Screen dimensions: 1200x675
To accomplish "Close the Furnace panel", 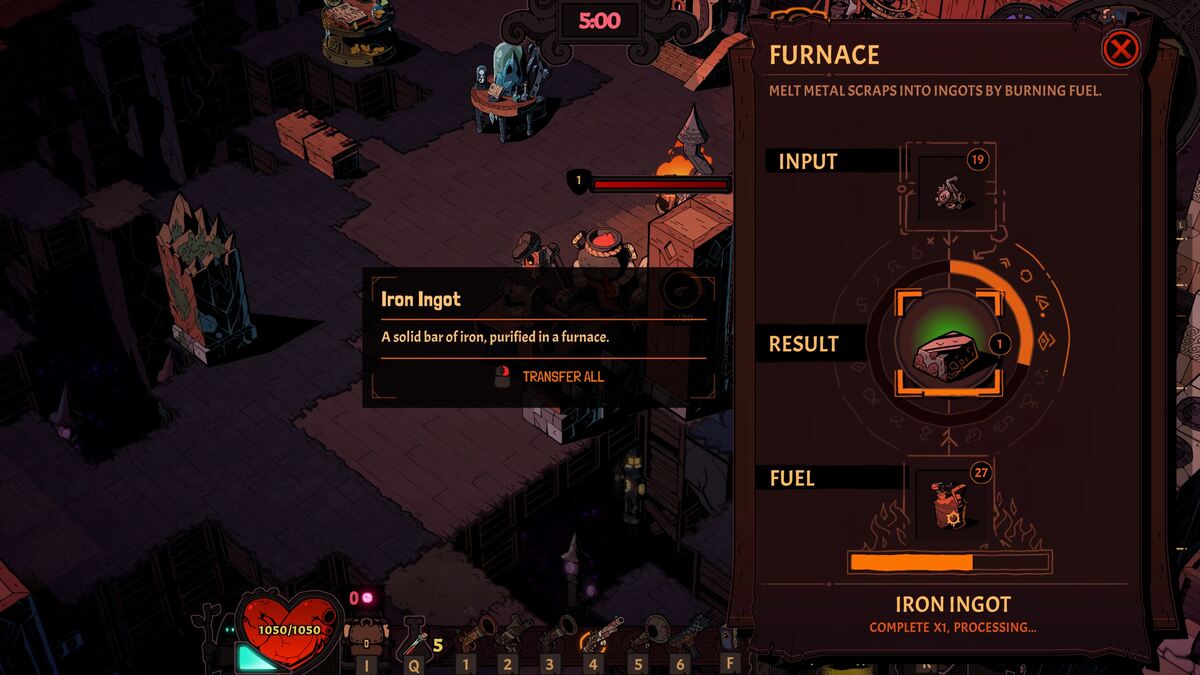I will [1122, 49].
